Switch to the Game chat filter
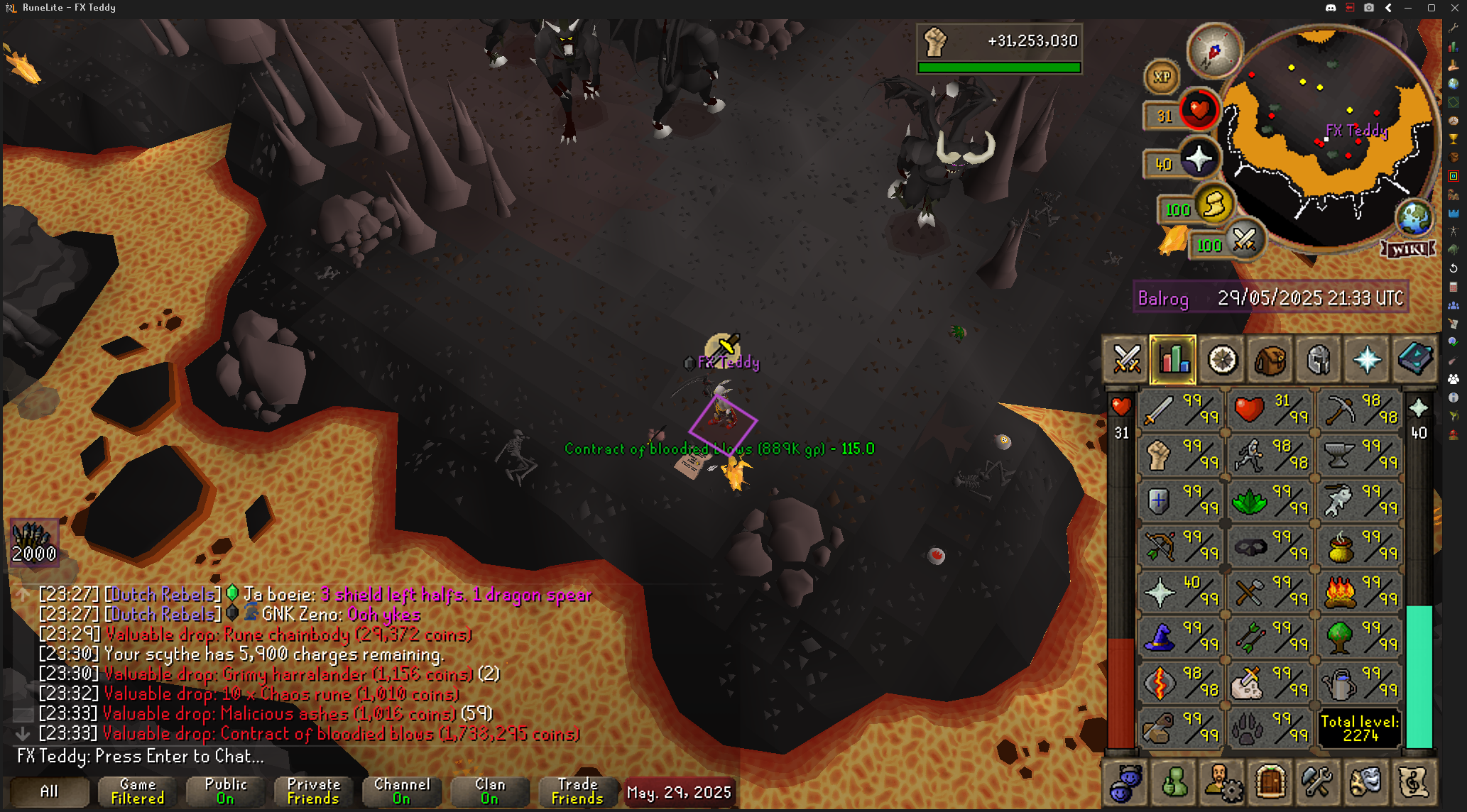This screenshot has height=812, width=1467. [x=137, y=791]
